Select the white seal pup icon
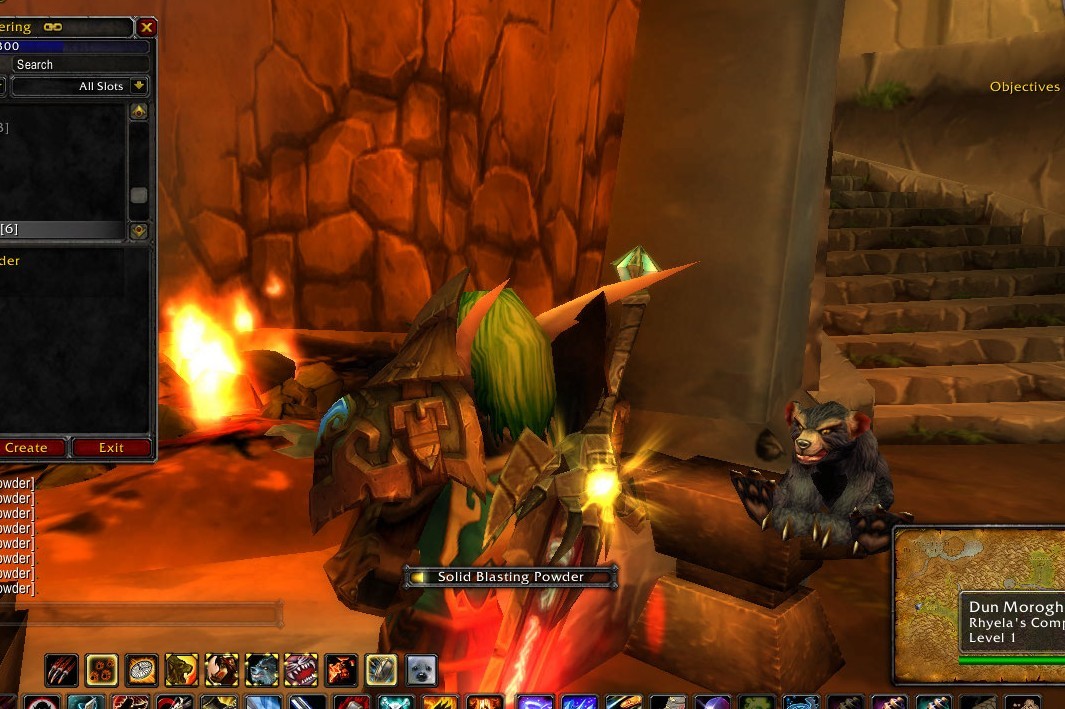The height and width of the screenshot is (709, 1065). [421, 669]
